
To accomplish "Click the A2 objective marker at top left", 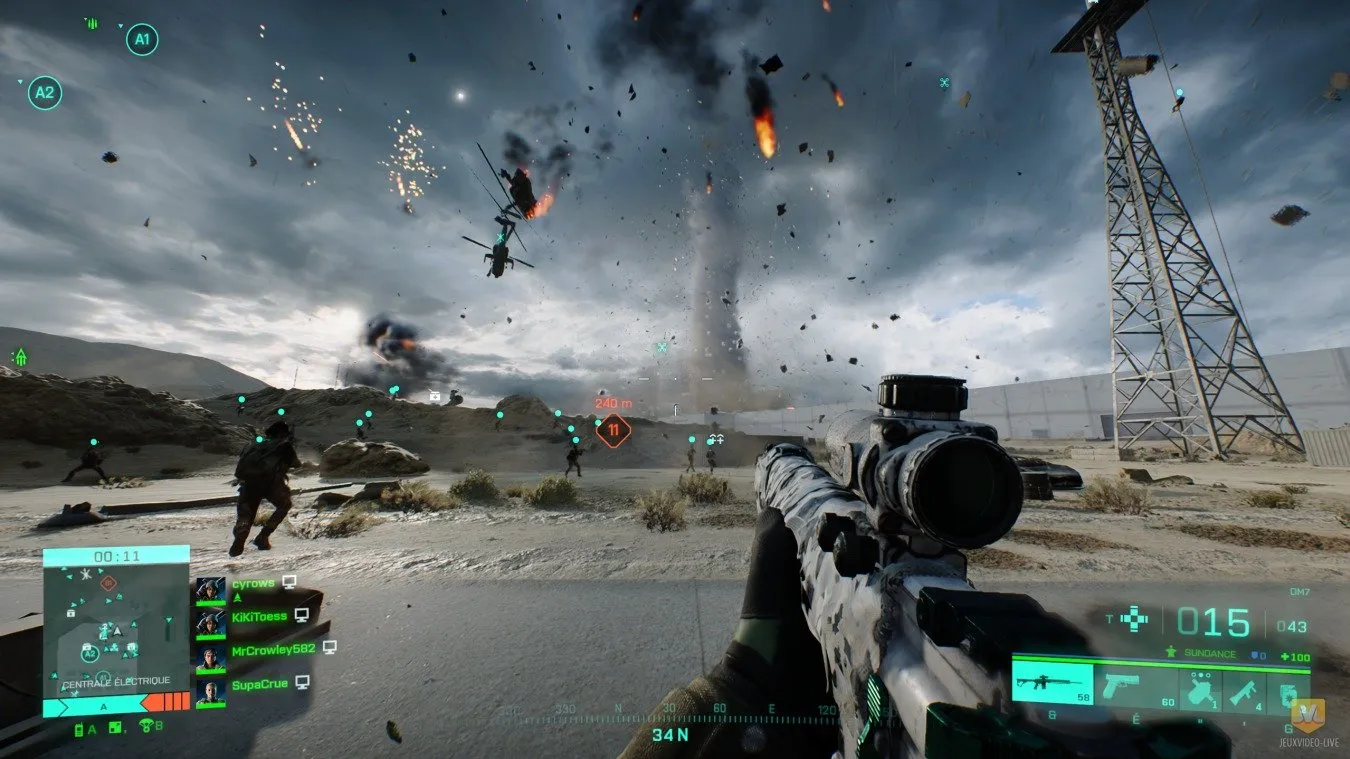I will tap(45, 92).
